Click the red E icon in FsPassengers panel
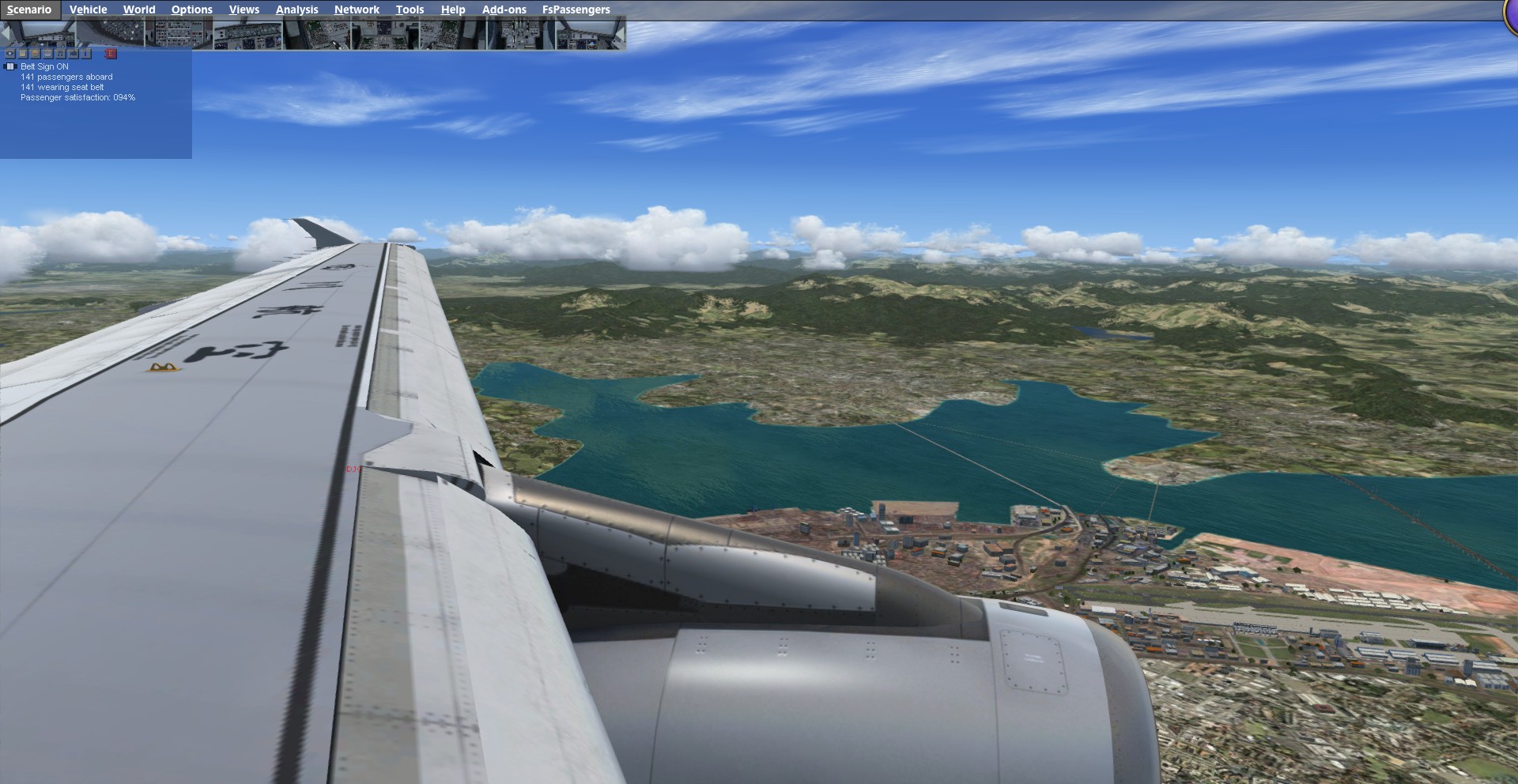The image size is (1518, 784). (x=111, y=54)
